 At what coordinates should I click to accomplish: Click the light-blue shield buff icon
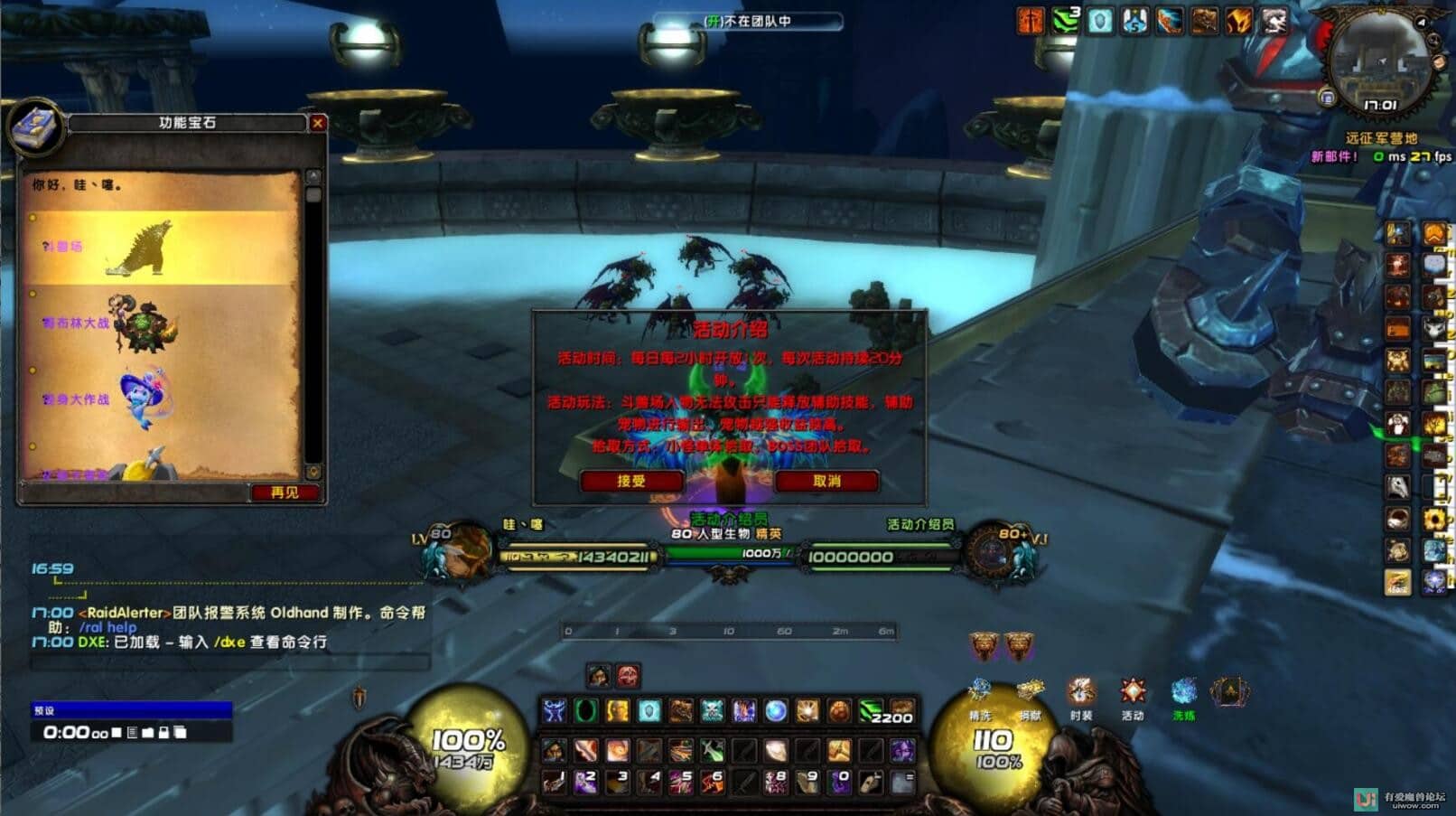click(1099, 21)
